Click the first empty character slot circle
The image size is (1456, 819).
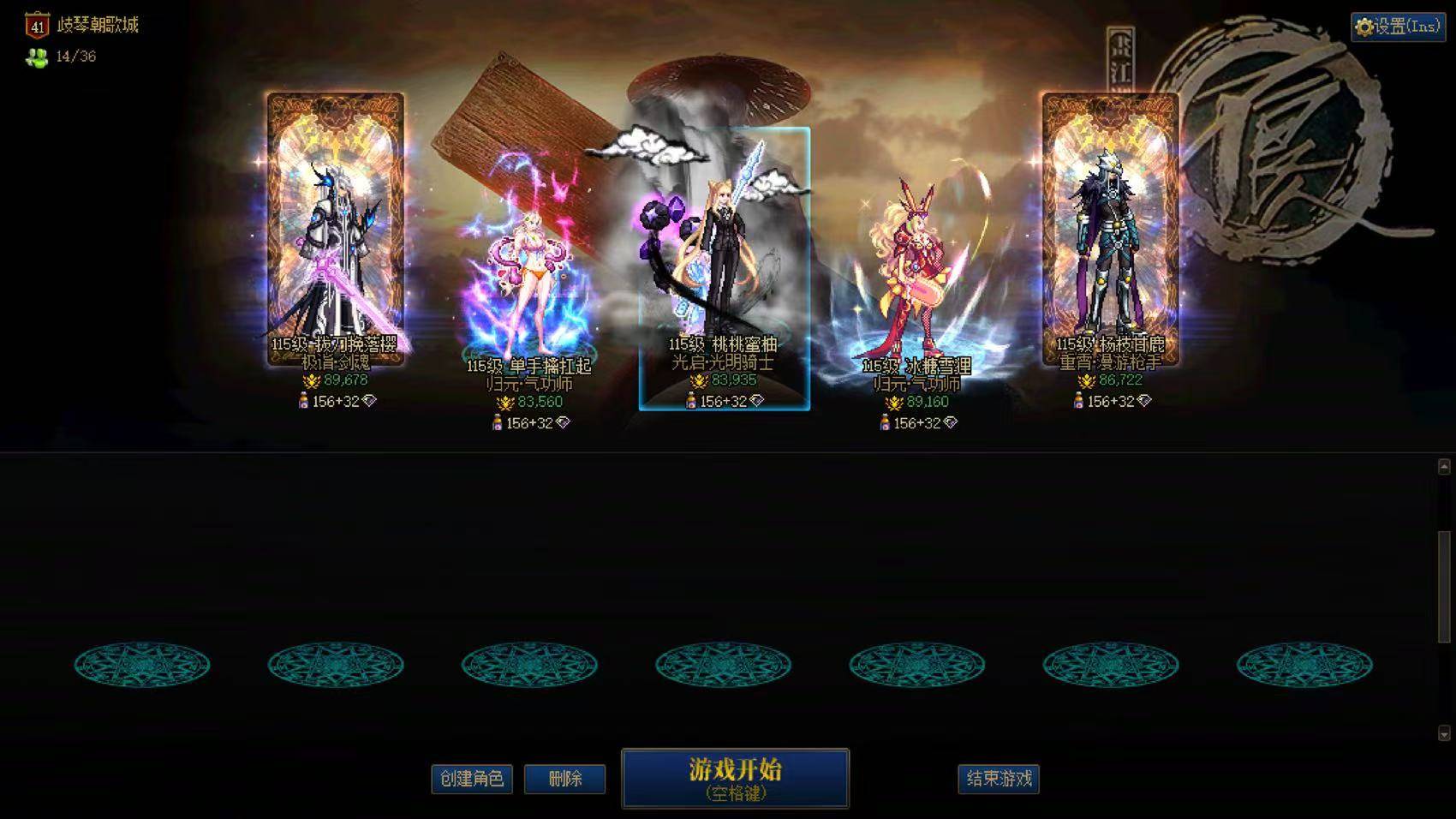(x=141, y=665)
